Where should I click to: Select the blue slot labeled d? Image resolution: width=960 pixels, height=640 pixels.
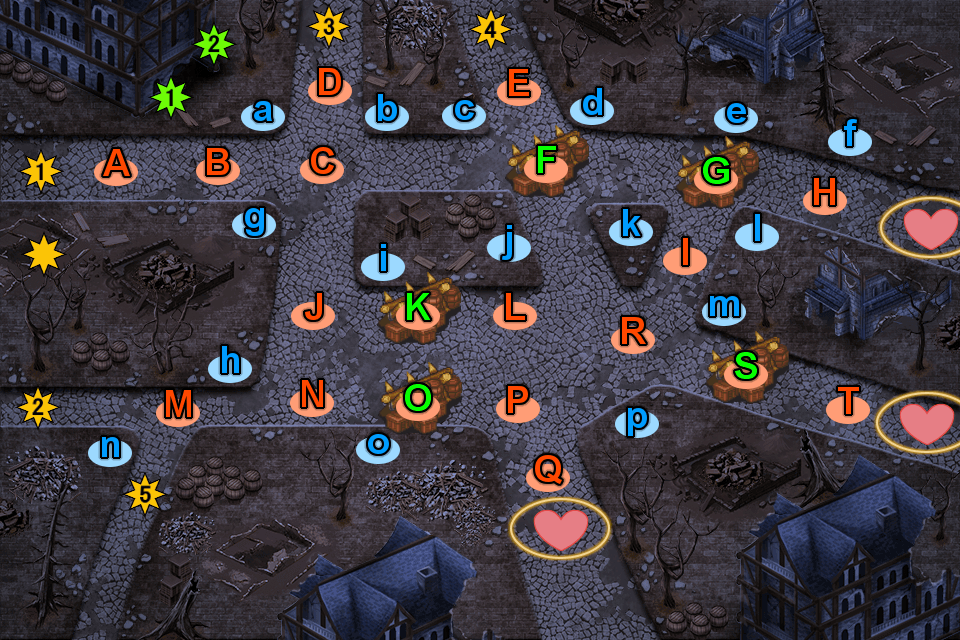click(x=593, y=106)
